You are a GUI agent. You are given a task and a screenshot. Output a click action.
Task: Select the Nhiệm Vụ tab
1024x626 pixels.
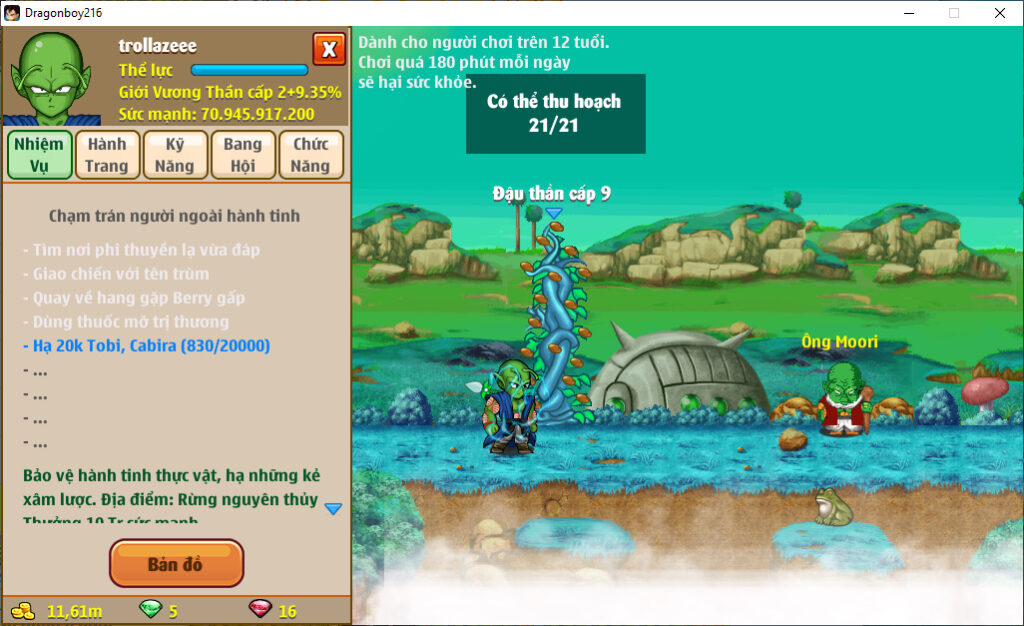(40, 155)
